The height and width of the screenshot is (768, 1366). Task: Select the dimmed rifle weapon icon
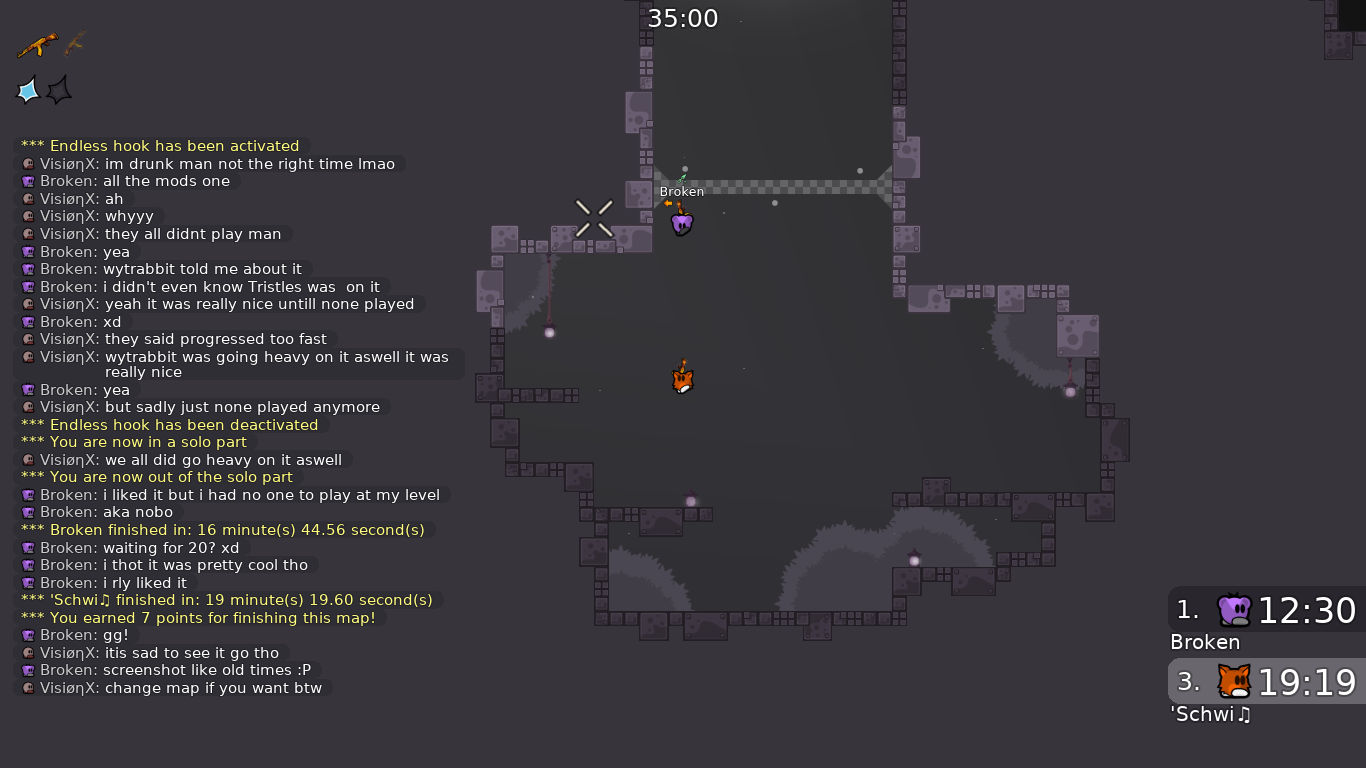click(75, 43)
